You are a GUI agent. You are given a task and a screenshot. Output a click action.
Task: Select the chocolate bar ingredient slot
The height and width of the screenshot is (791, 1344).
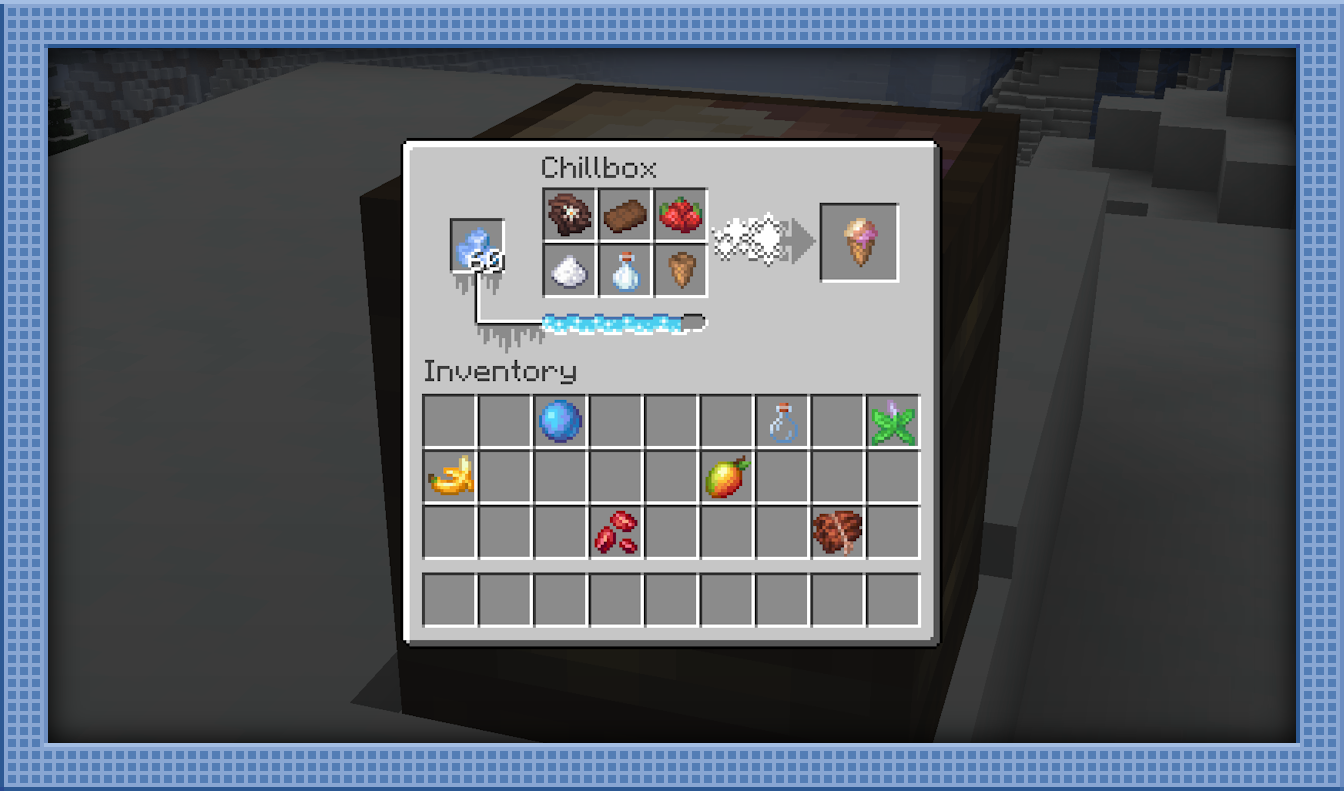626,215
